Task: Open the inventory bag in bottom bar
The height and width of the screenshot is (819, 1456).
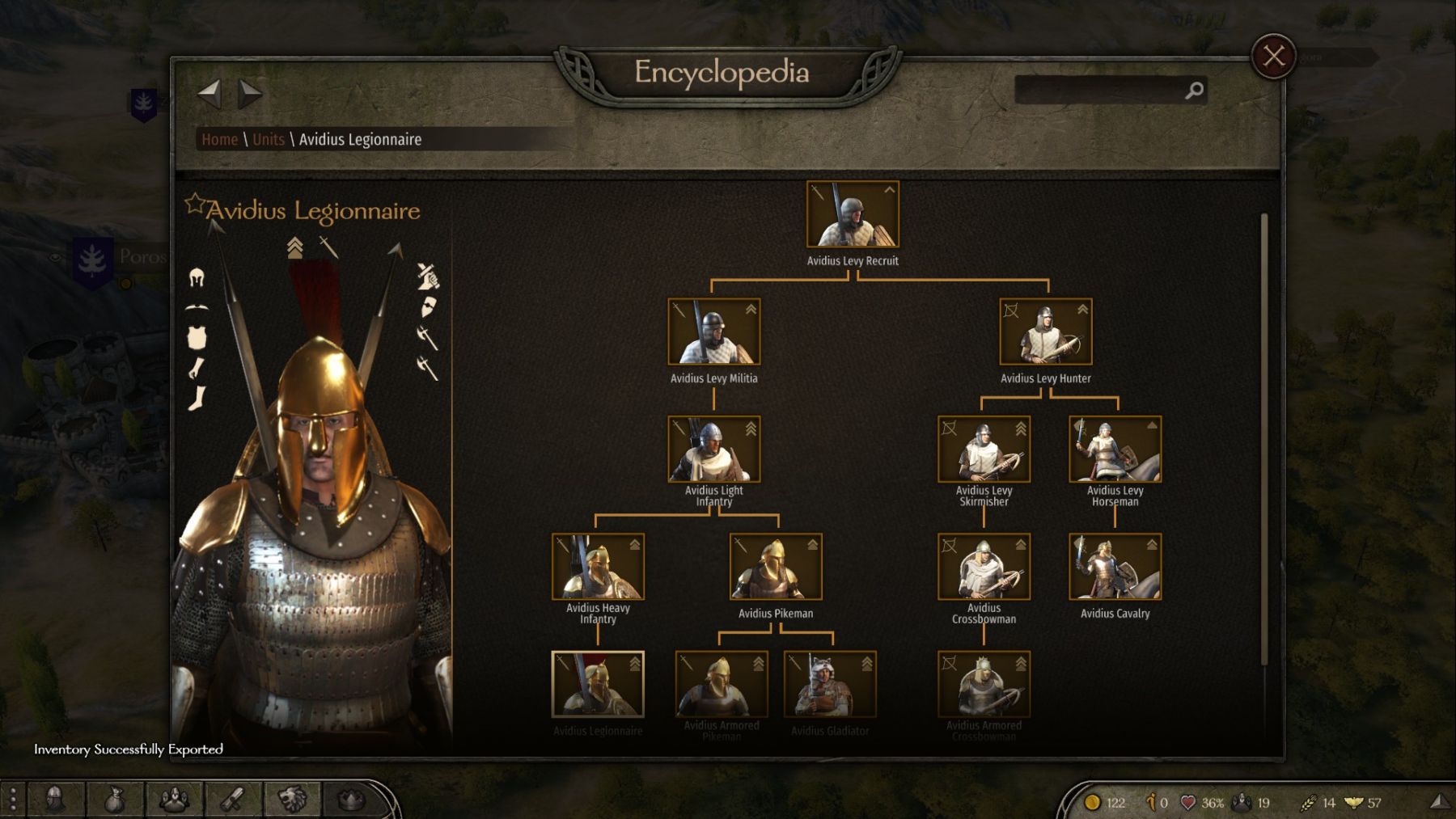Action: click(115, 800)
